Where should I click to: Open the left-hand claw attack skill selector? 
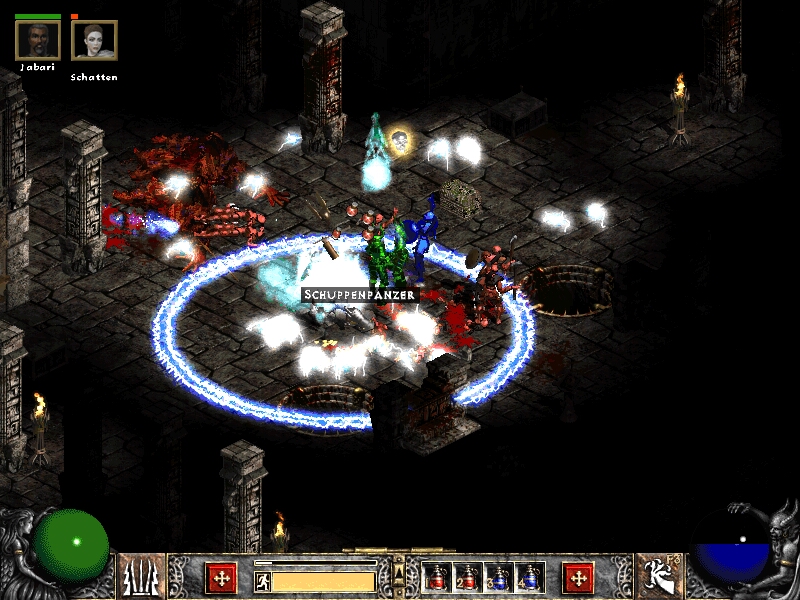pyautogui.click(x=142, y=576)
